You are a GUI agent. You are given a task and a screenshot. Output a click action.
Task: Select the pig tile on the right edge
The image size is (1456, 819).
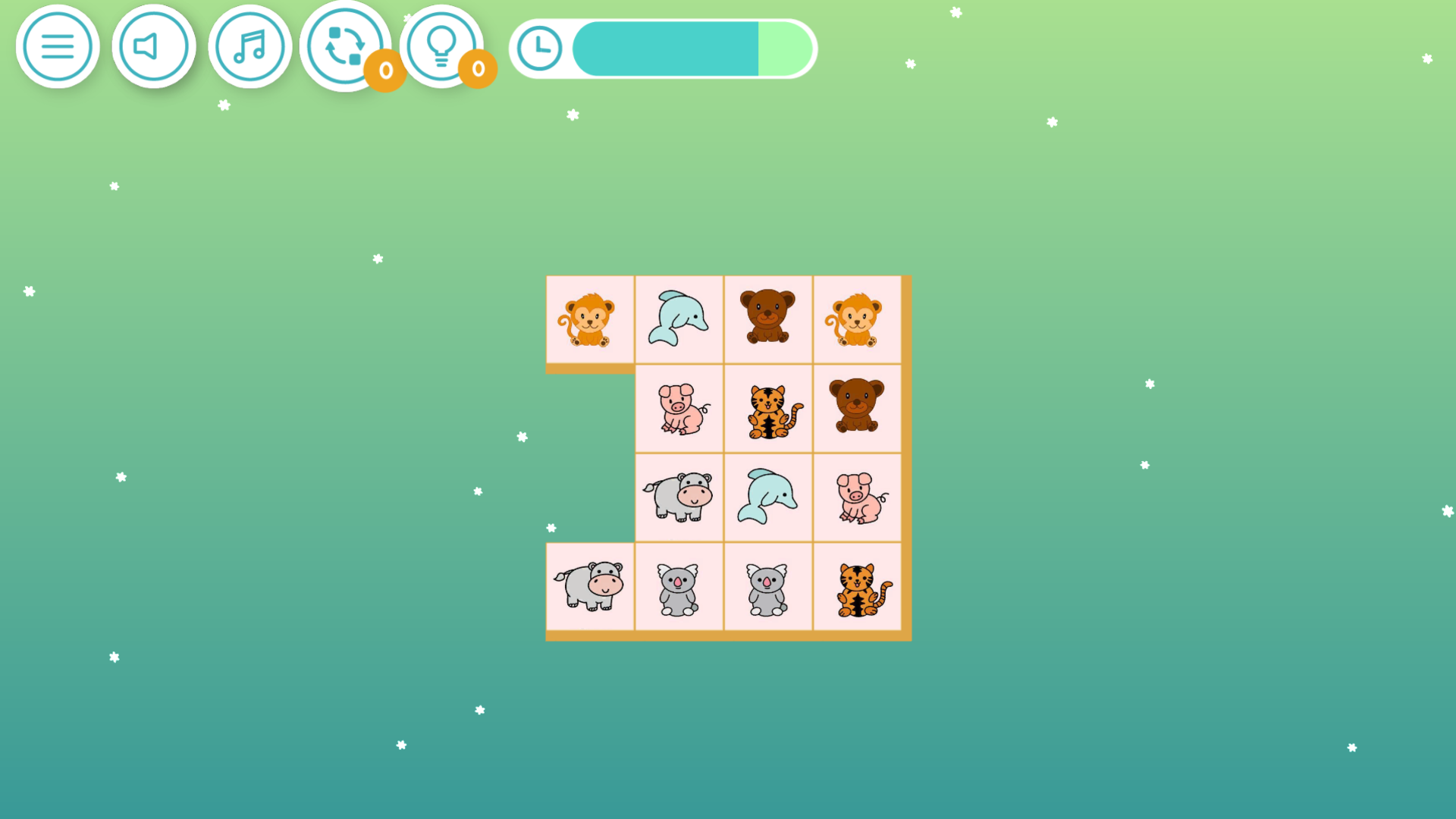point(857,497)
